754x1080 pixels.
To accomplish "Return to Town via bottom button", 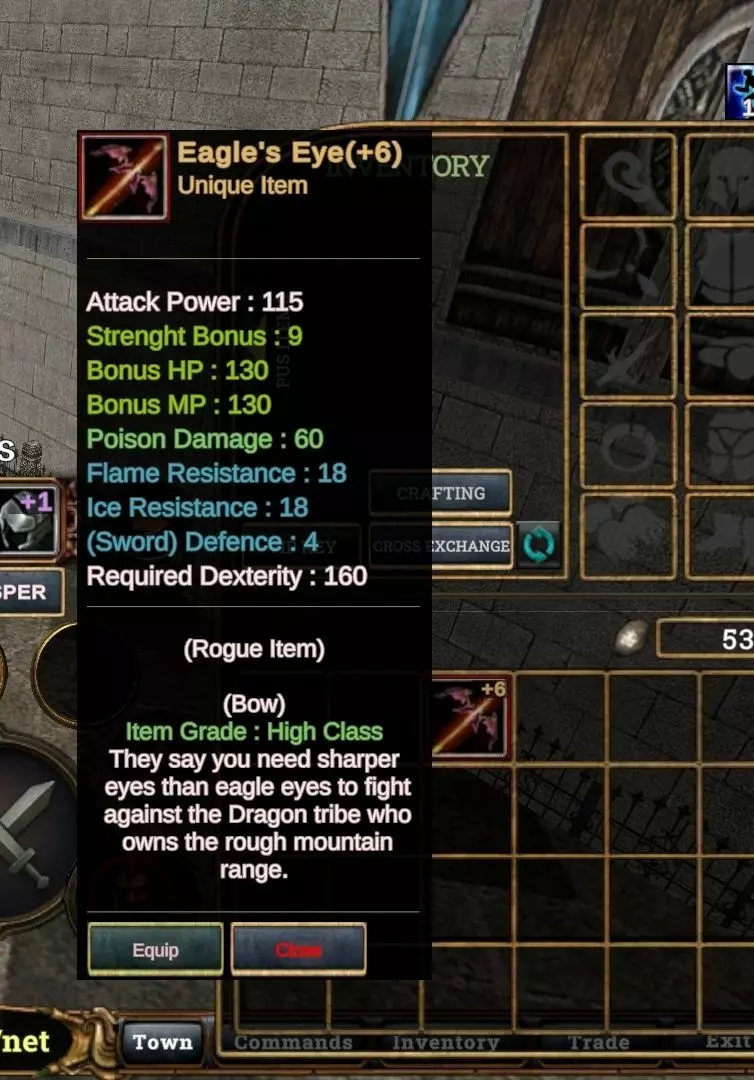I will (x=162, y=1042).
